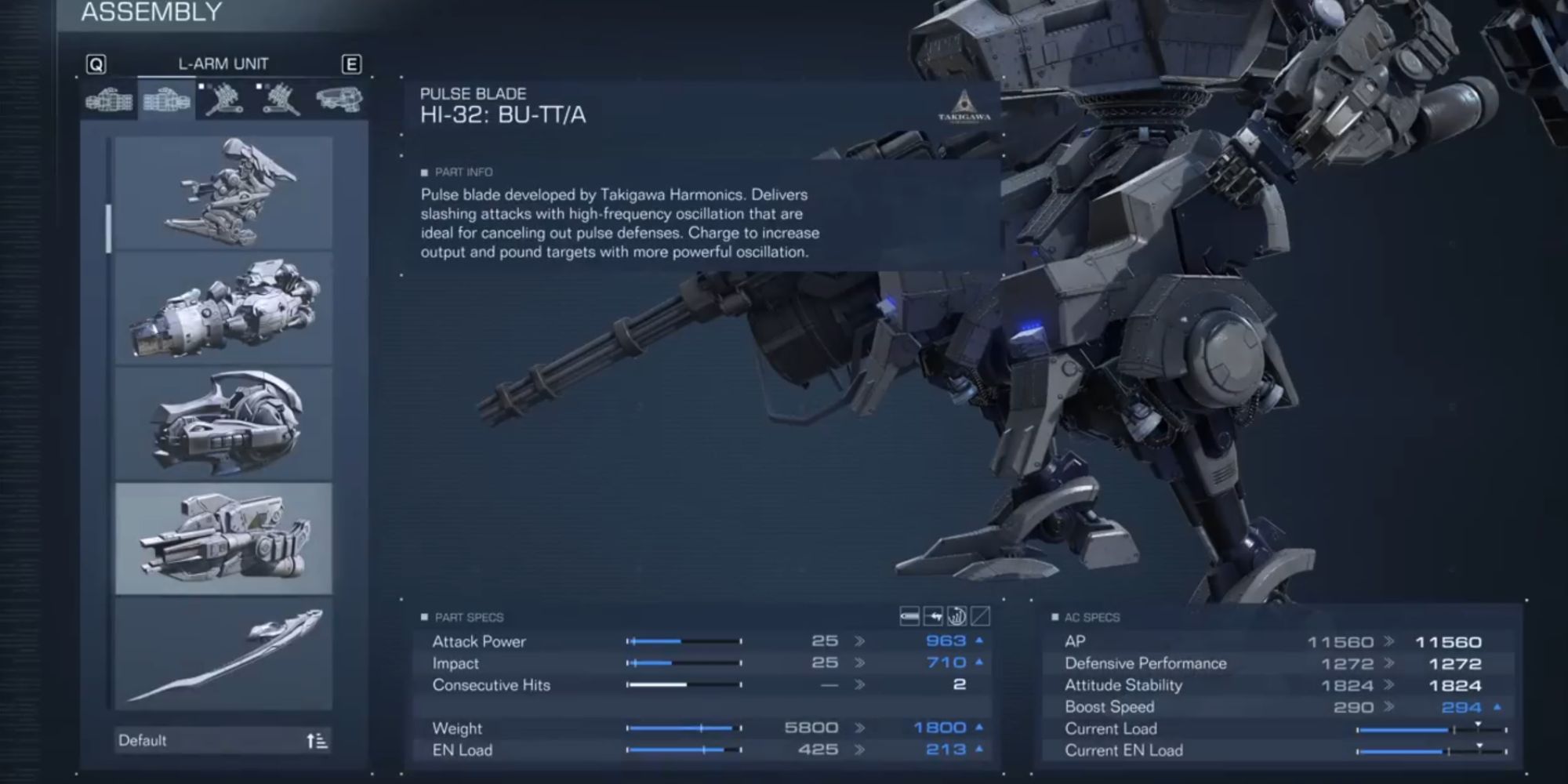Click the AC SPECS section header
The image size is (1568, 784).
tap(1090, 618)
